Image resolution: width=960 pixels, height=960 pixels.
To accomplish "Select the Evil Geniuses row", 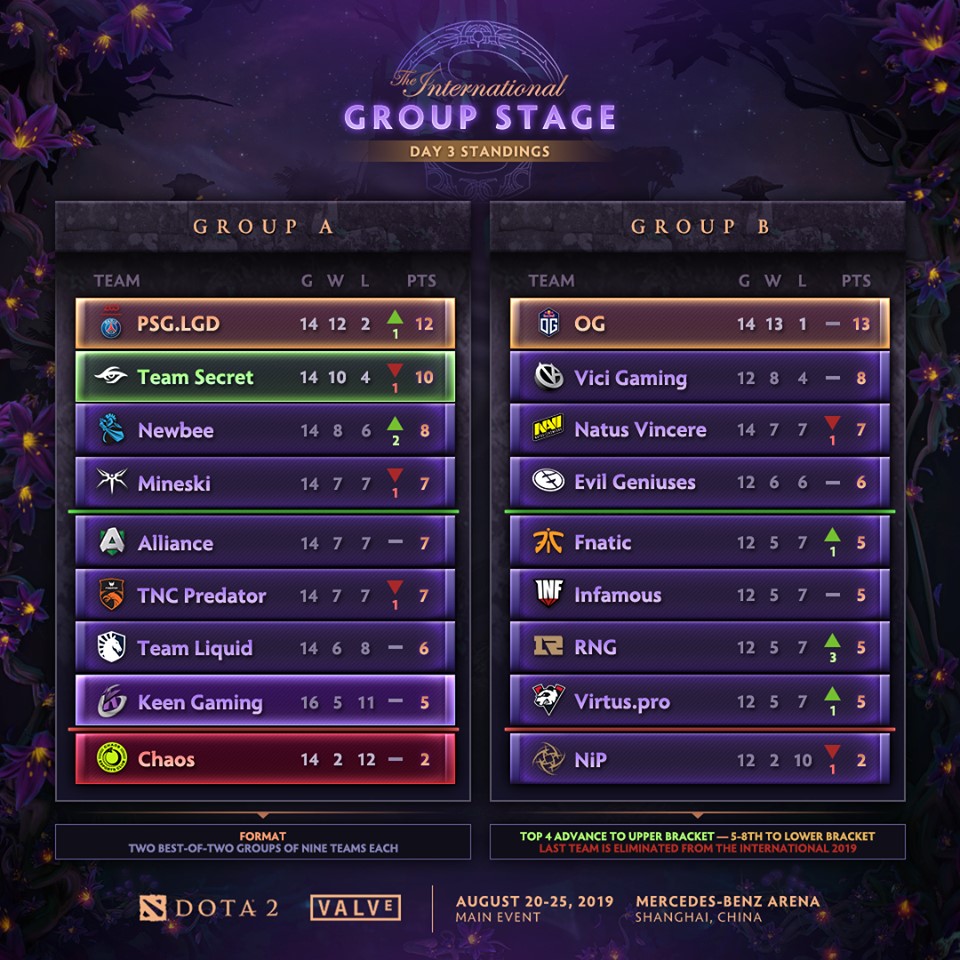I will pyautogui.click(x=699, y=482).
